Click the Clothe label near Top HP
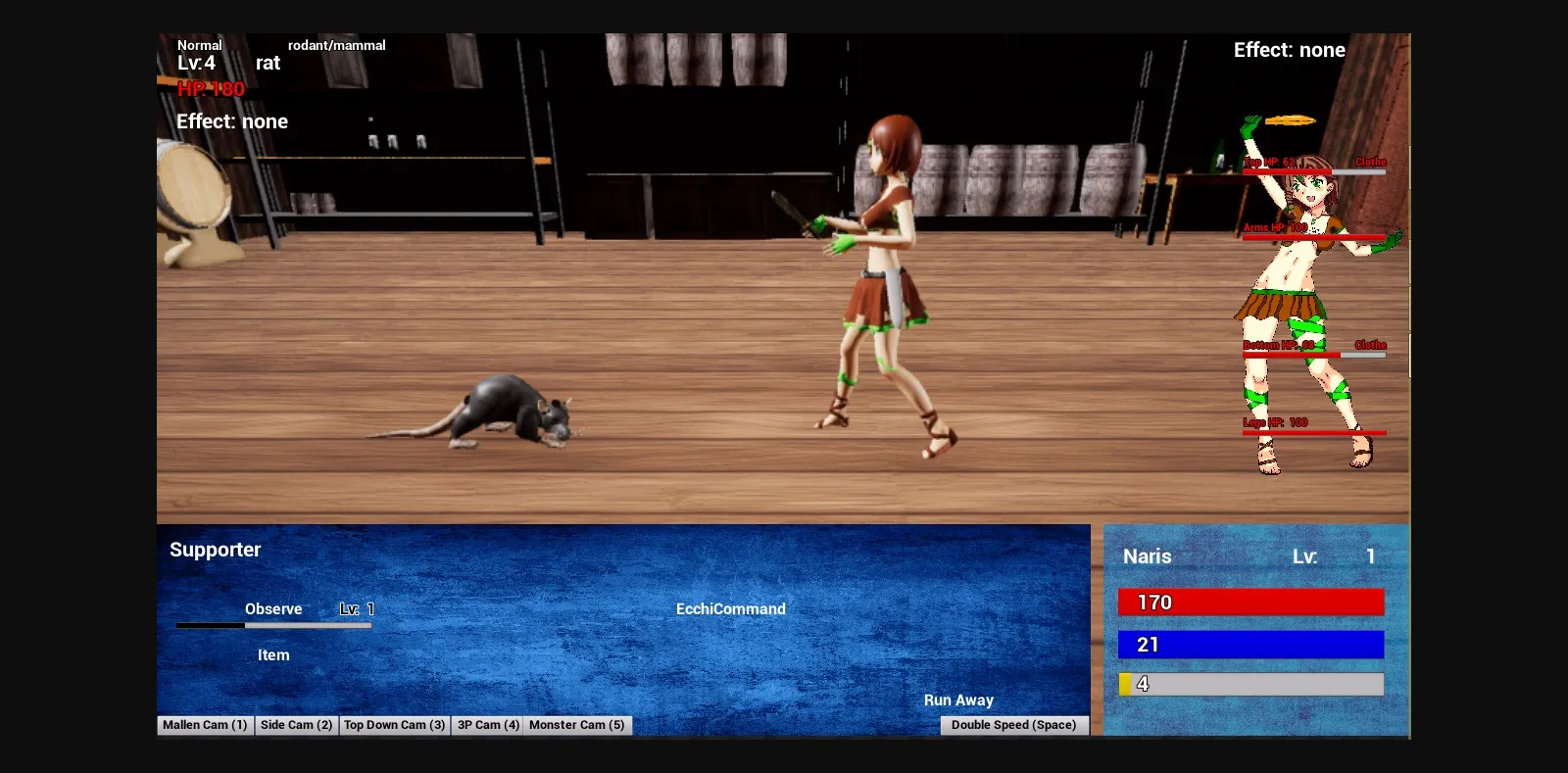1568x773 pixels. [1372, 161]
